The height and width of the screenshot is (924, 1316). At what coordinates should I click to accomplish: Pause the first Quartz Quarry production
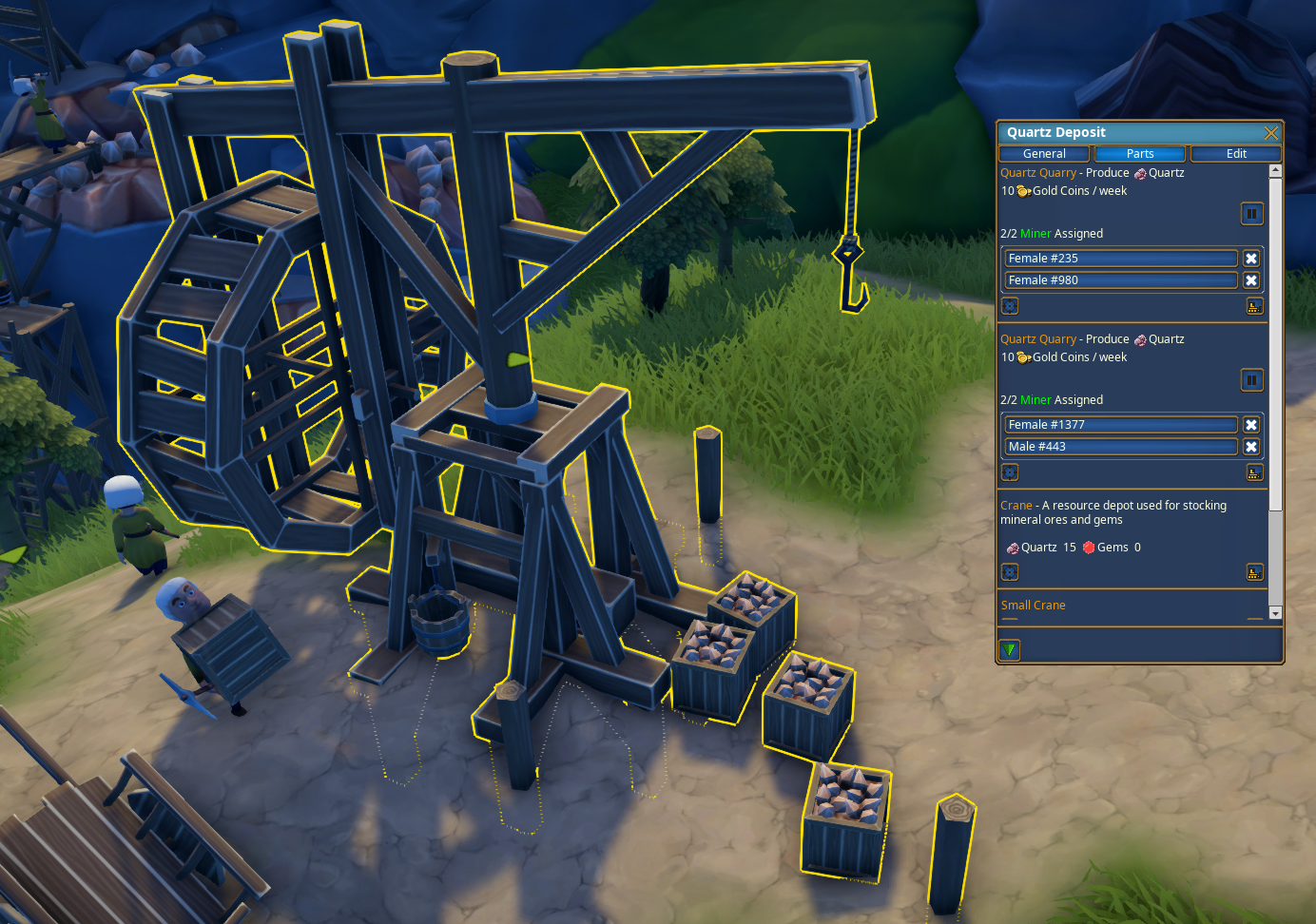click(x=1251, y=213)
